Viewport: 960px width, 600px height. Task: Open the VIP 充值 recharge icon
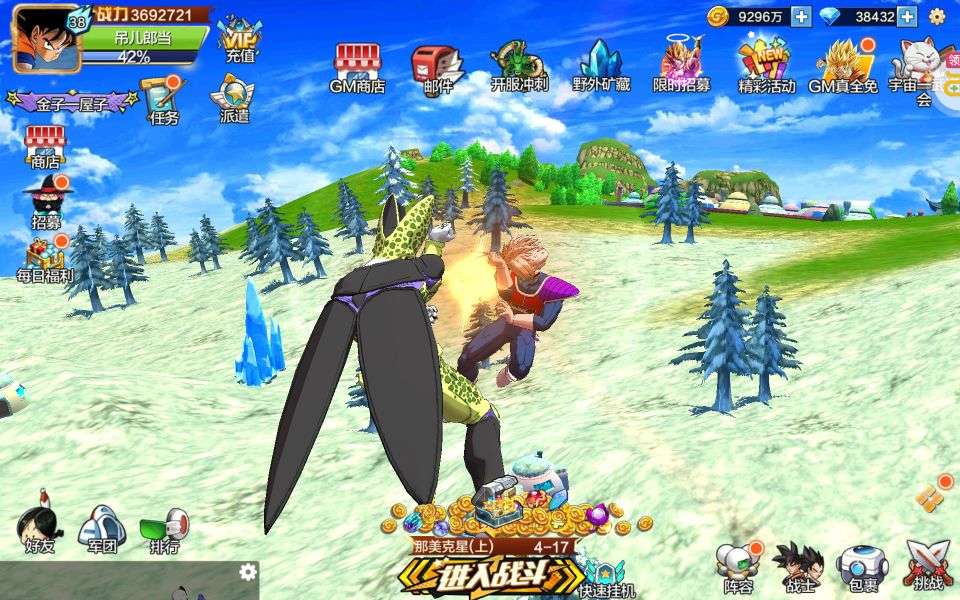[x=239, y=40]
